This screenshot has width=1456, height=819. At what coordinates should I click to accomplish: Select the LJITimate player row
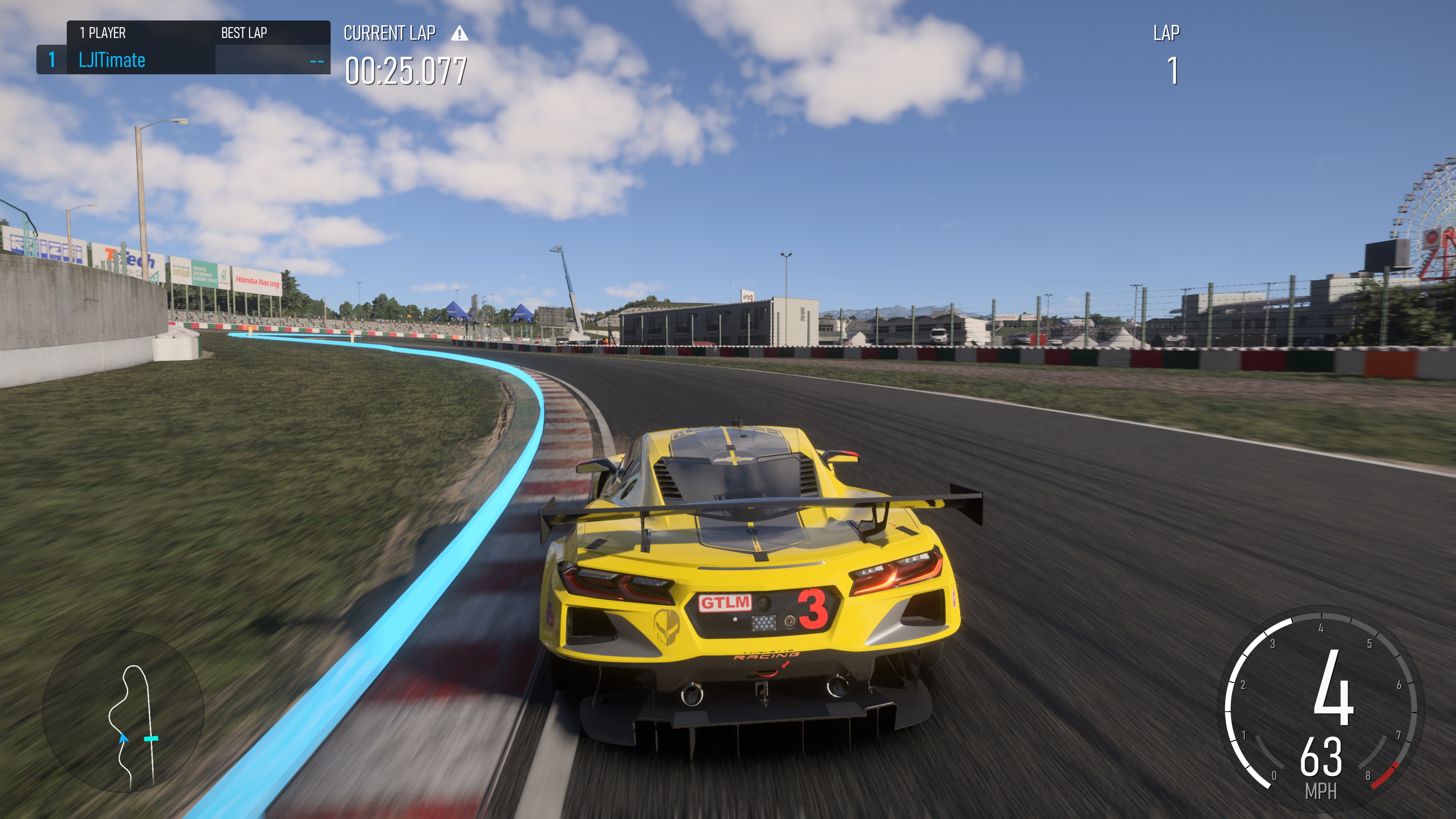click(x=183, y=60)
